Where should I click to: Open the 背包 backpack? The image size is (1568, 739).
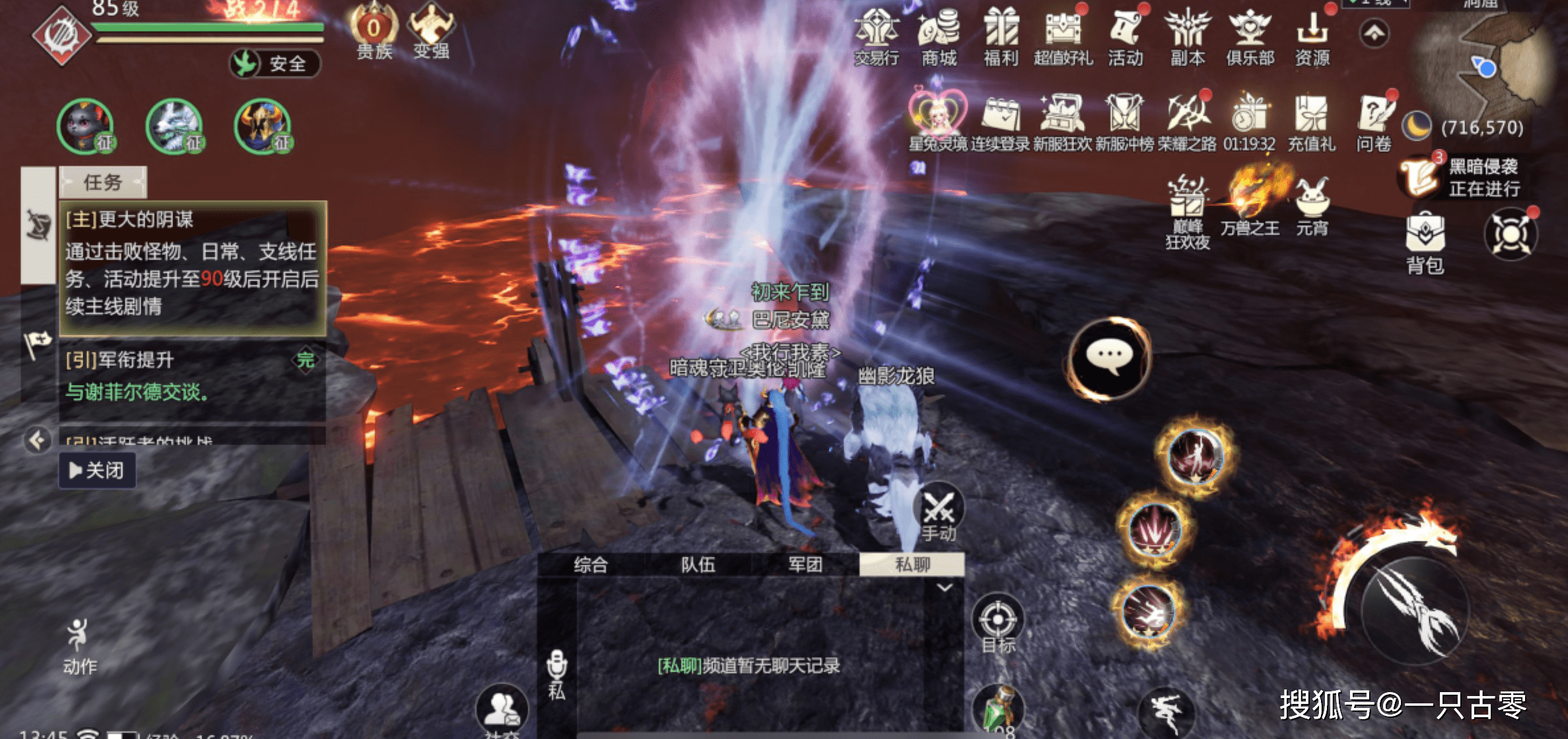point(1425,242)
